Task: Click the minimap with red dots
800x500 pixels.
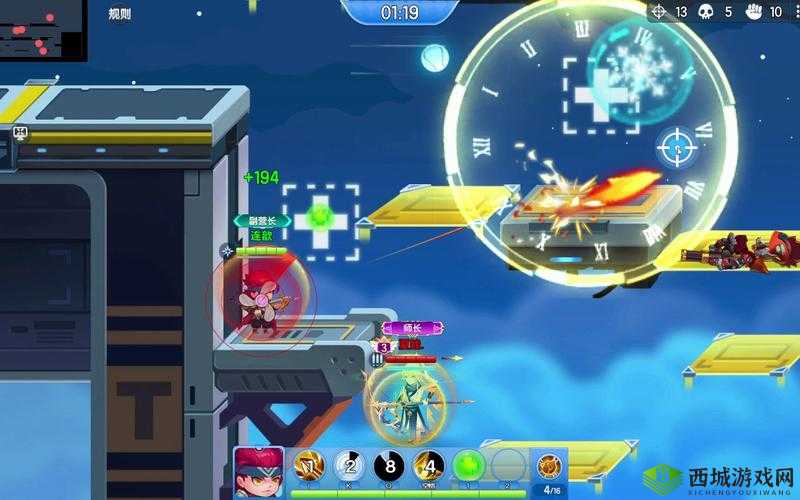Action: (x=43, y=30)
